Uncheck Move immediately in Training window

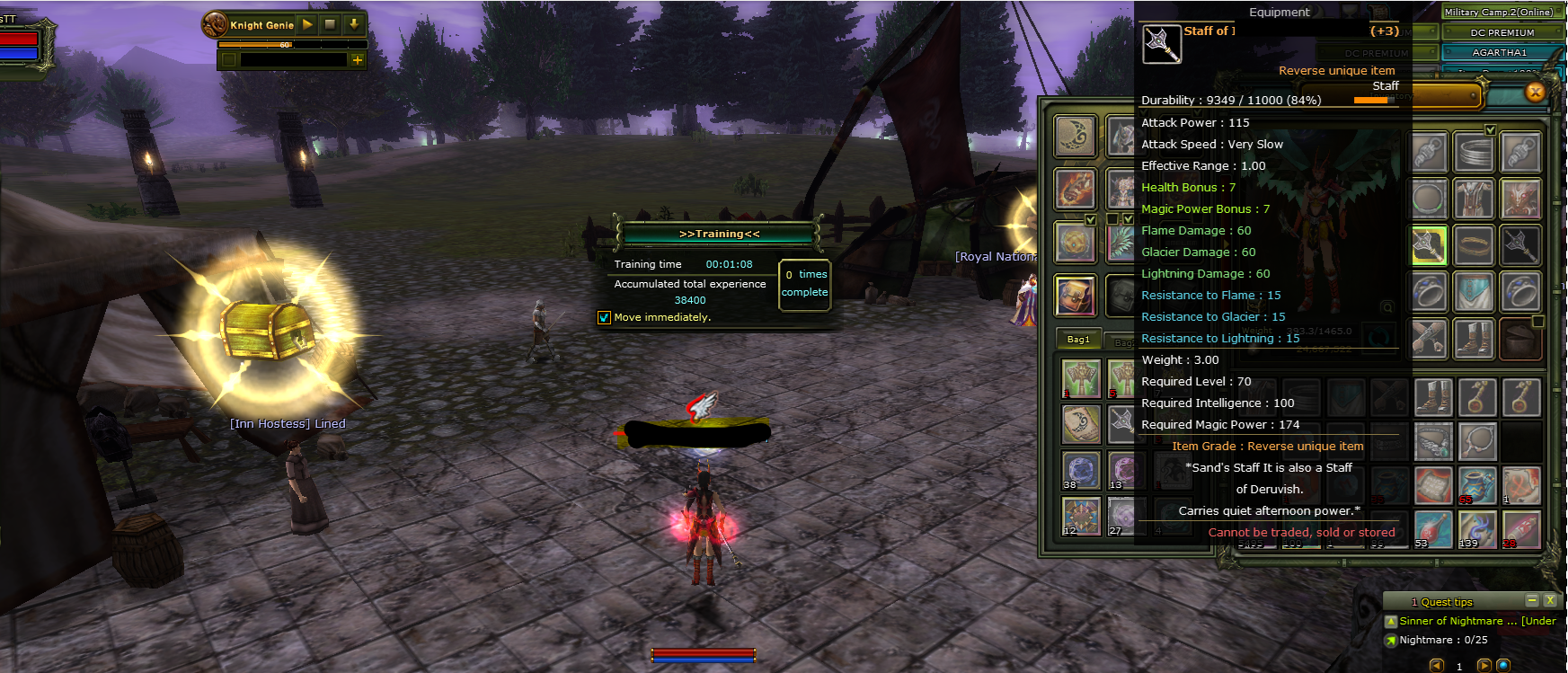pos(604,317)
